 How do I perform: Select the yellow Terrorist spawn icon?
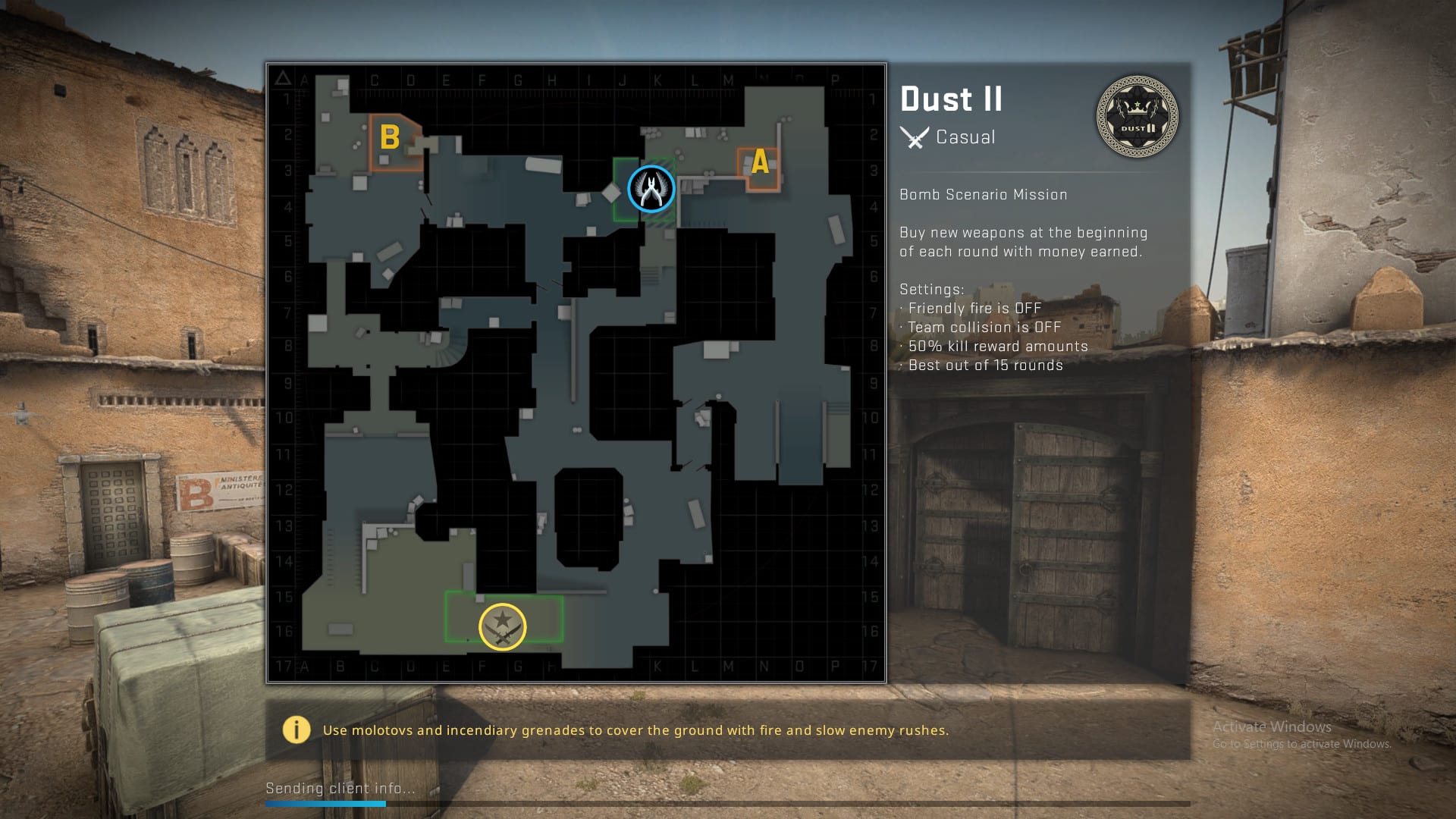502,627
